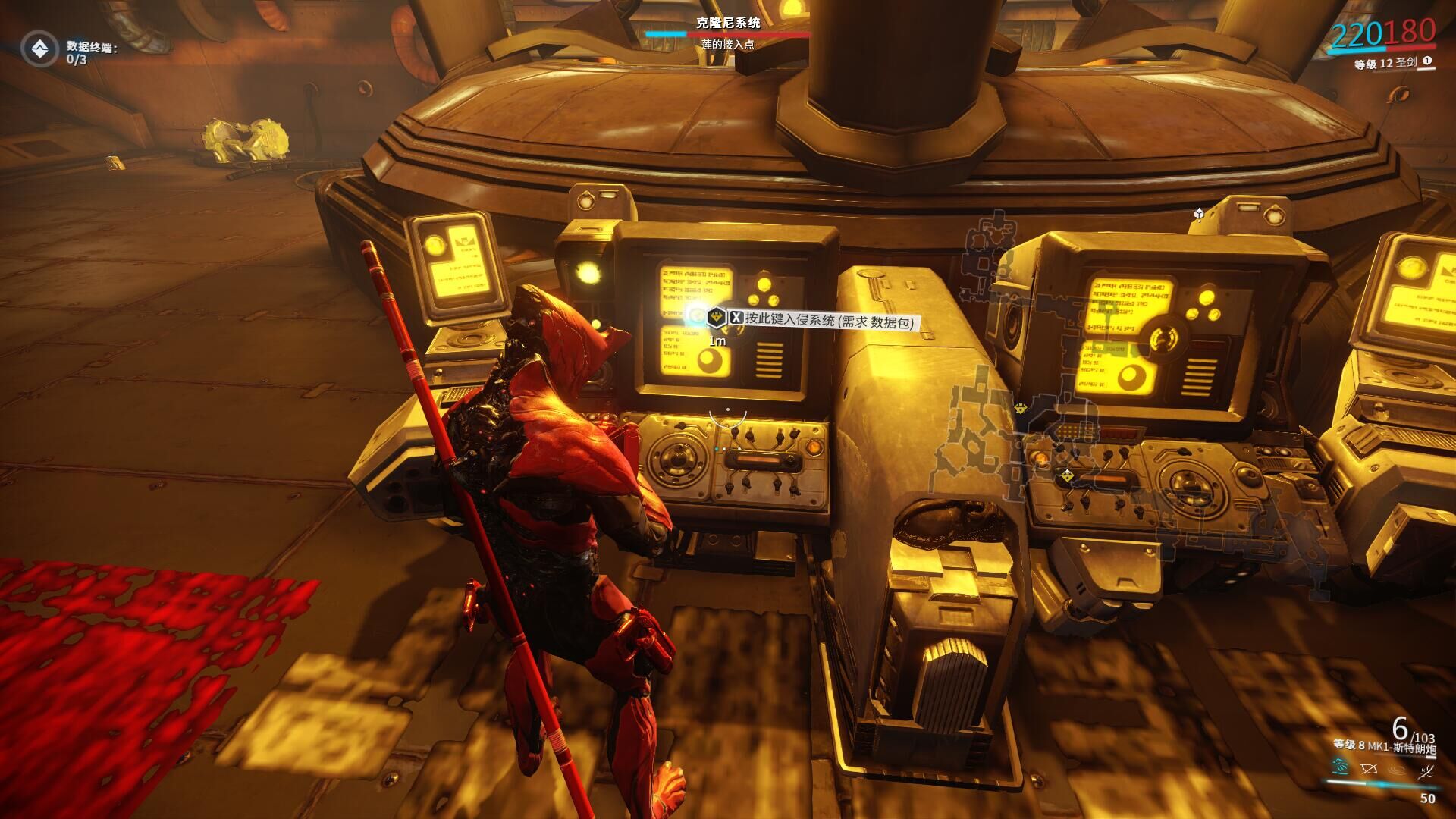Activate the concentric ripples ability icon
Viewport: 1456px width, 819px height.
click(x=1398, y=769)
